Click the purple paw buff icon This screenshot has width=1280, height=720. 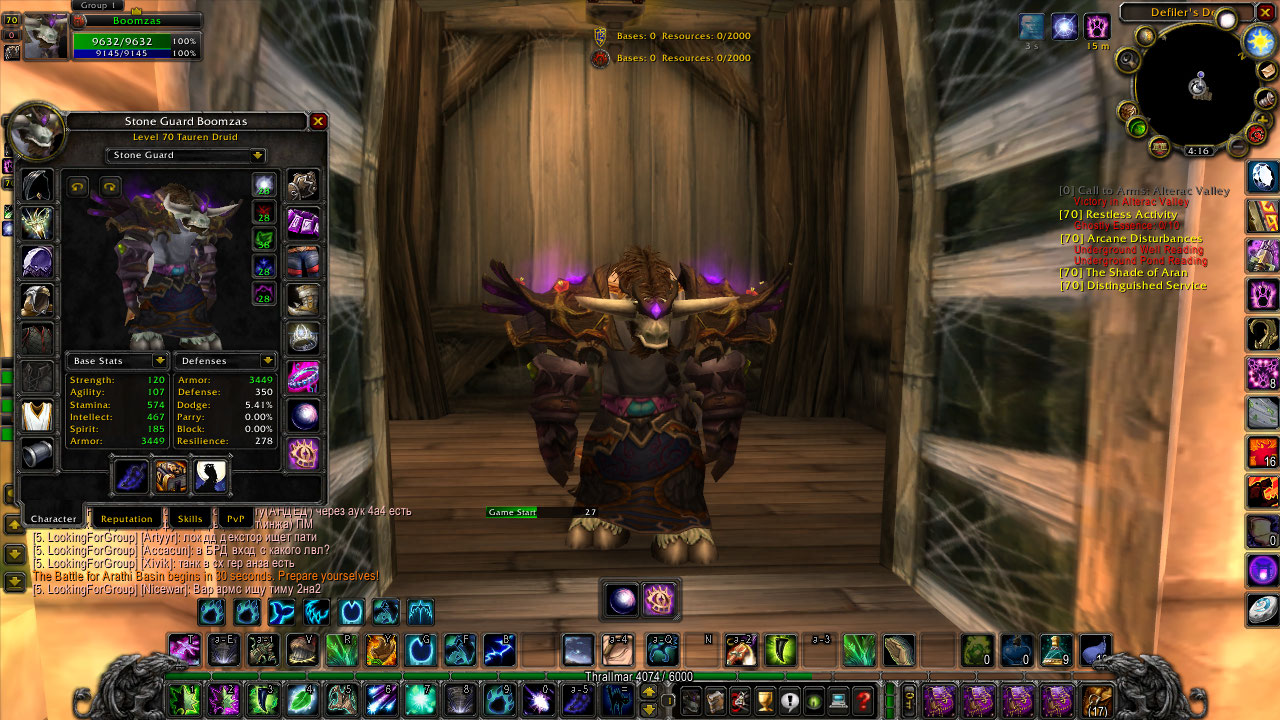tap(1097, 27)
